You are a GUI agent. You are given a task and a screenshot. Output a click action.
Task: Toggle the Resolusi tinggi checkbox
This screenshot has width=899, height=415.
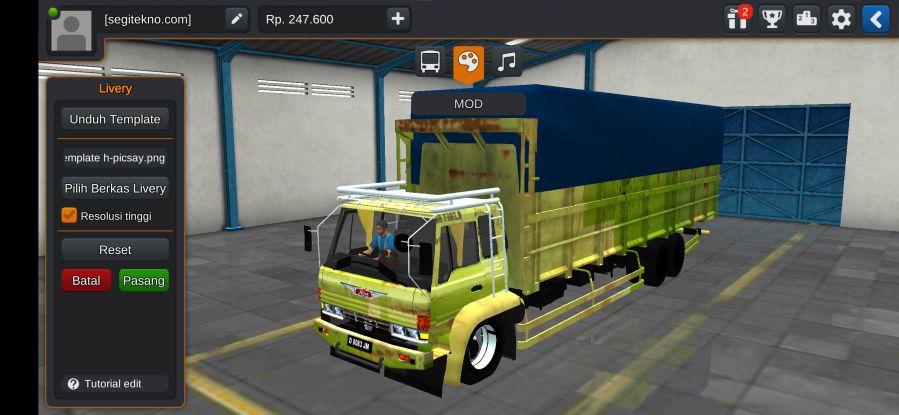click(x=69, y=215)
